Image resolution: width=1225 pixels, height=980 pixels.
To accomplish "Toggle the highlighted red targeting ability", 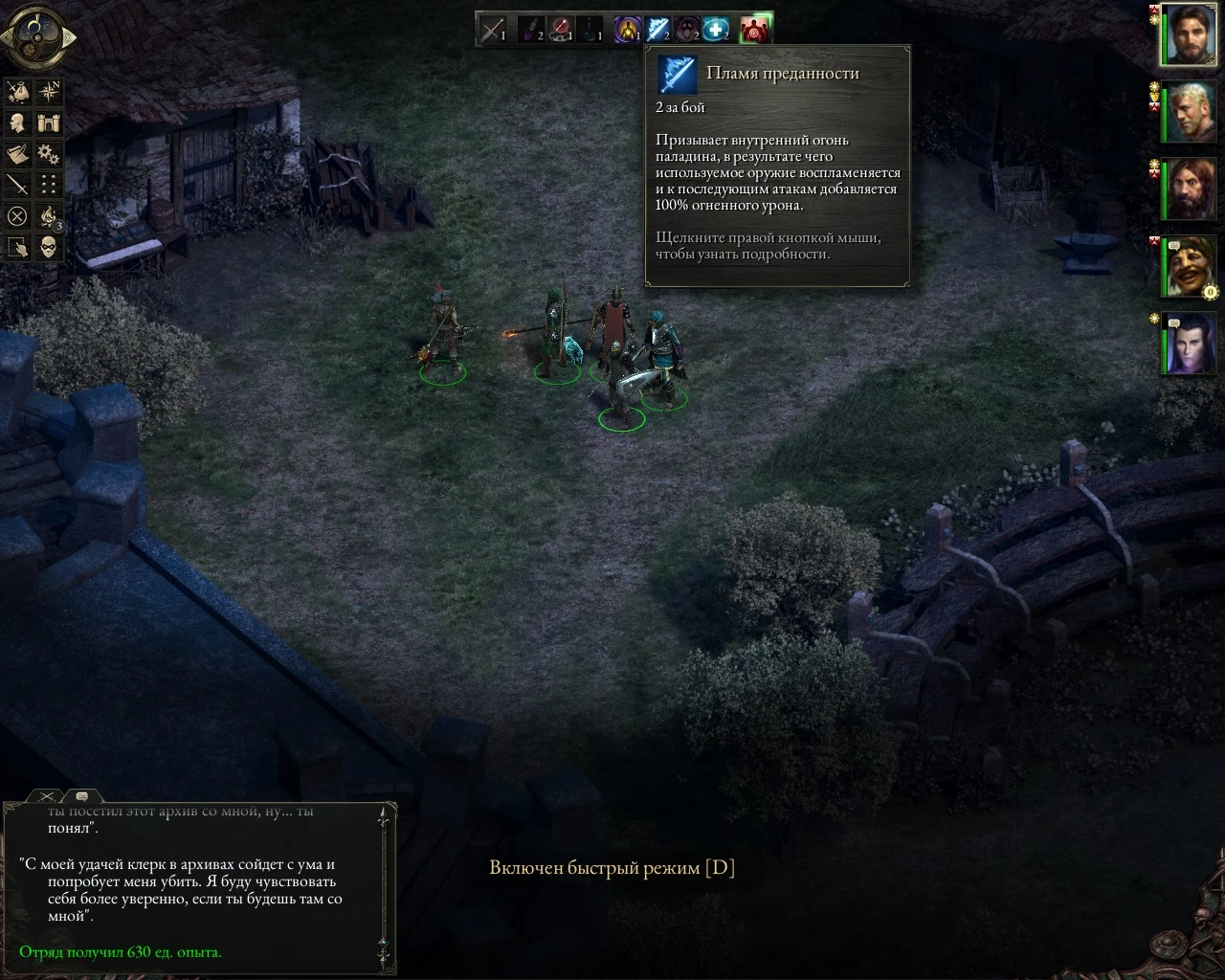I will (755, 29).
